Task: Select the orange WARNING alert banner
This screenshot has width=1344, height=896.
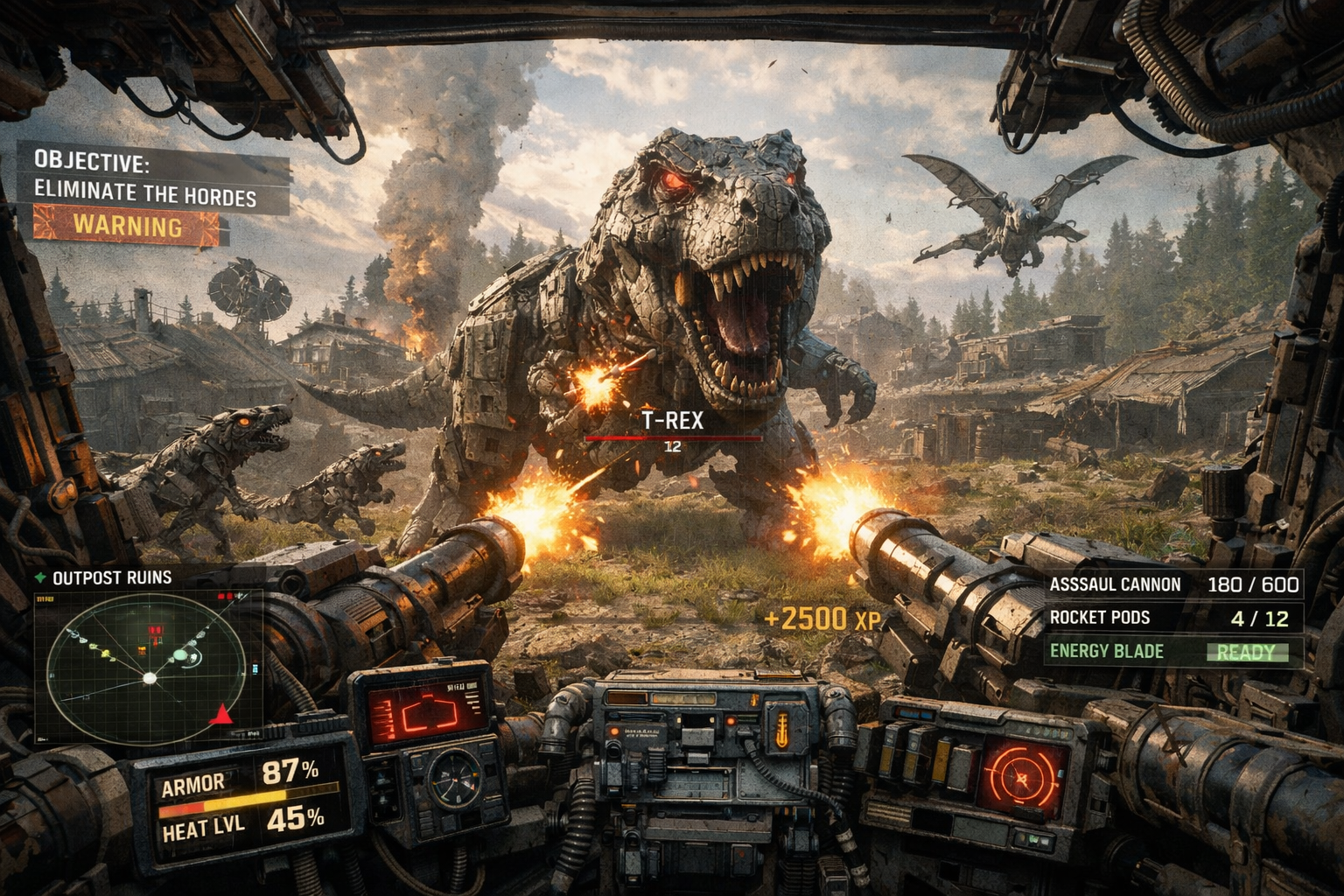Action: [128, 226]
